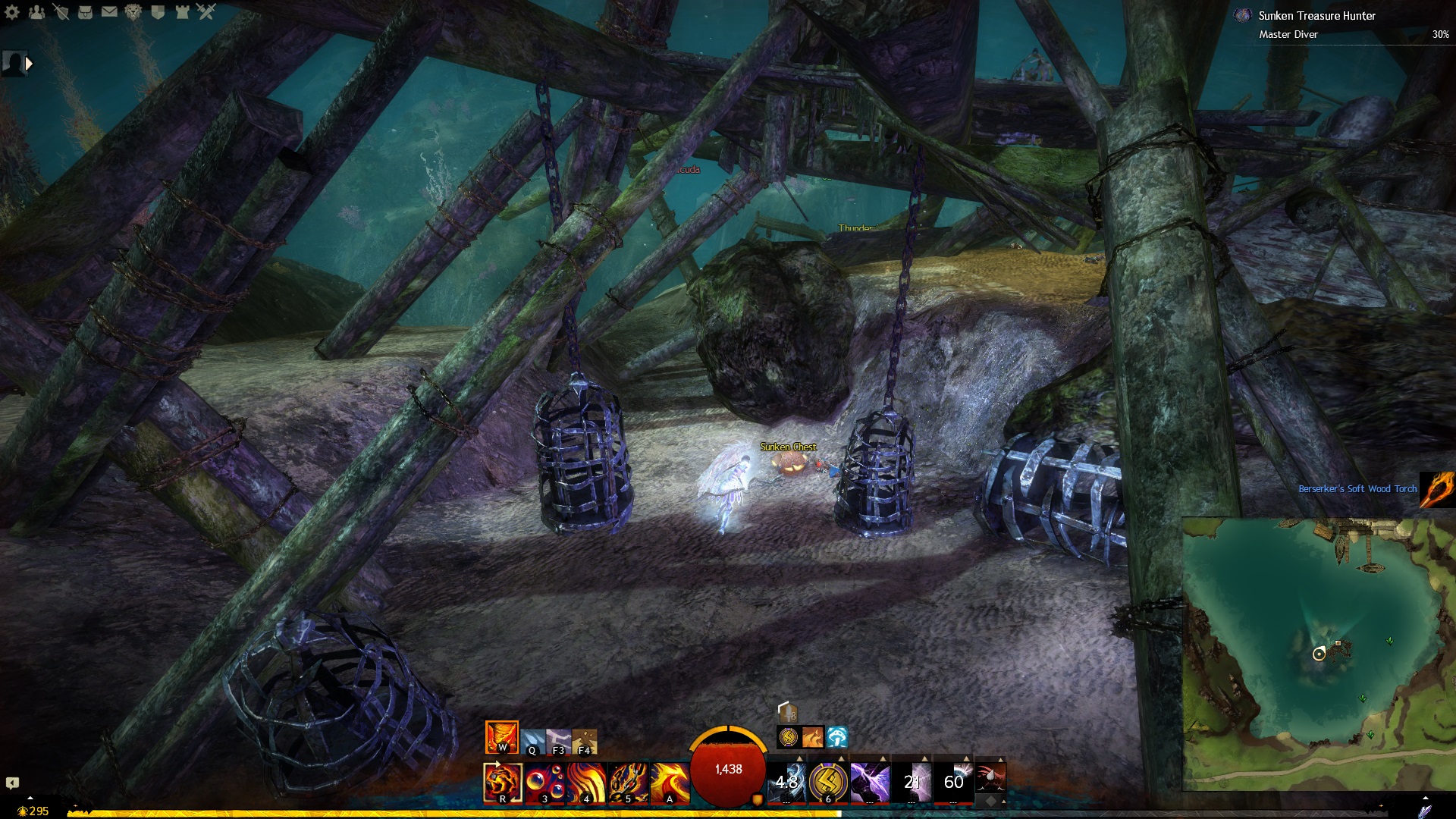Screen dimensions: 1456x819
Task: Click the Berserker's Soft Wood Torch loot icon
Action: 1437,489
